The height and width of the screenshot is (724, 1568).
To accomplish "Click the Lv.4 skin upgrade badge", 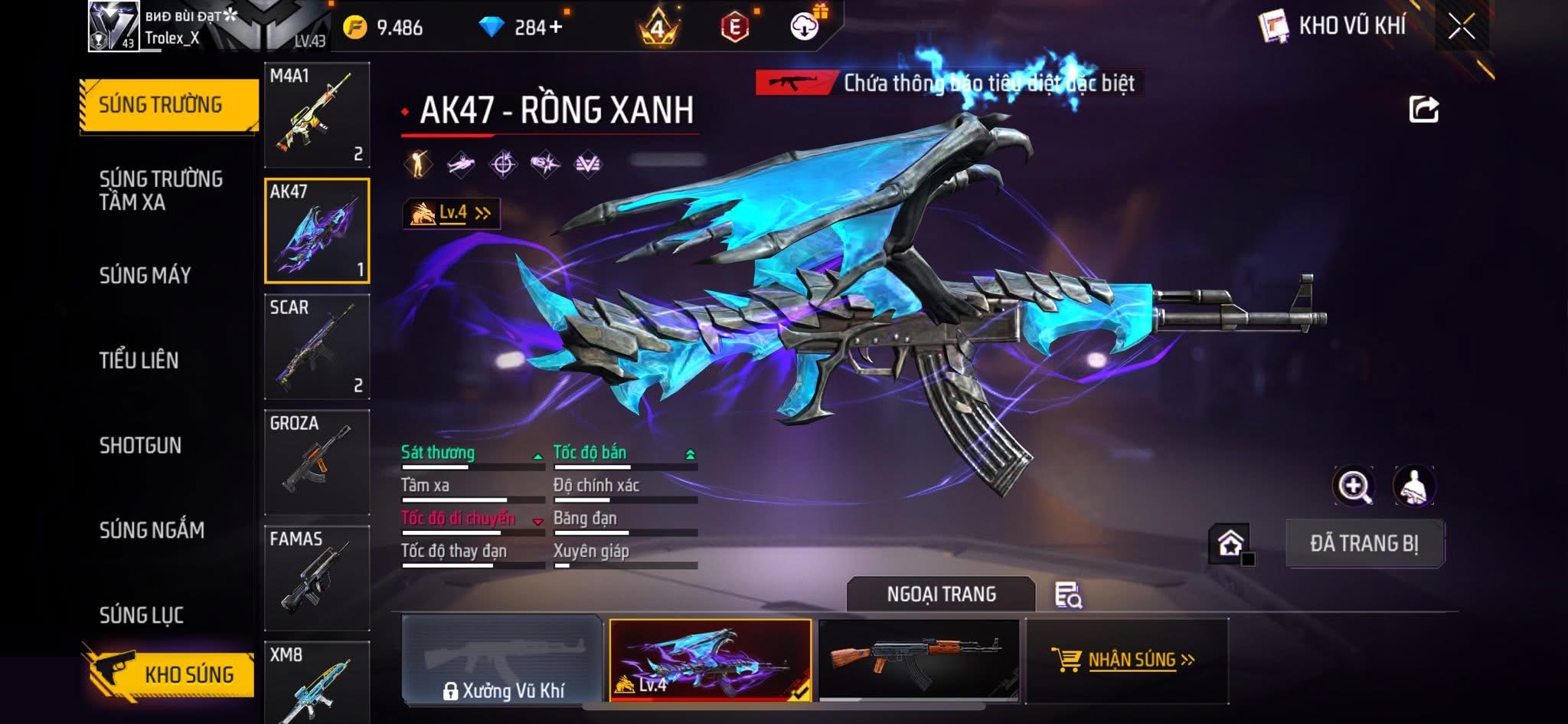I will pyautogui.click(x=452, y=213).
